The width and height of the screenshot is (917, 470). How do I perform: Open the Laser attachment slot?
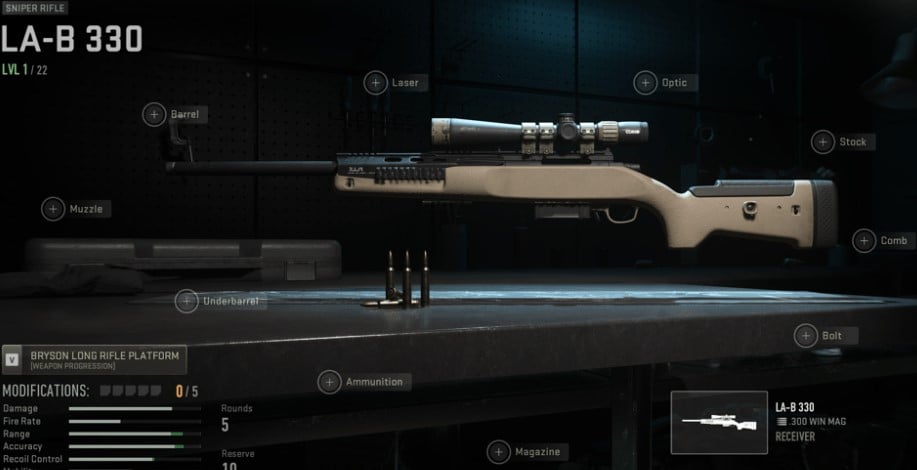(x=376, y=83)
